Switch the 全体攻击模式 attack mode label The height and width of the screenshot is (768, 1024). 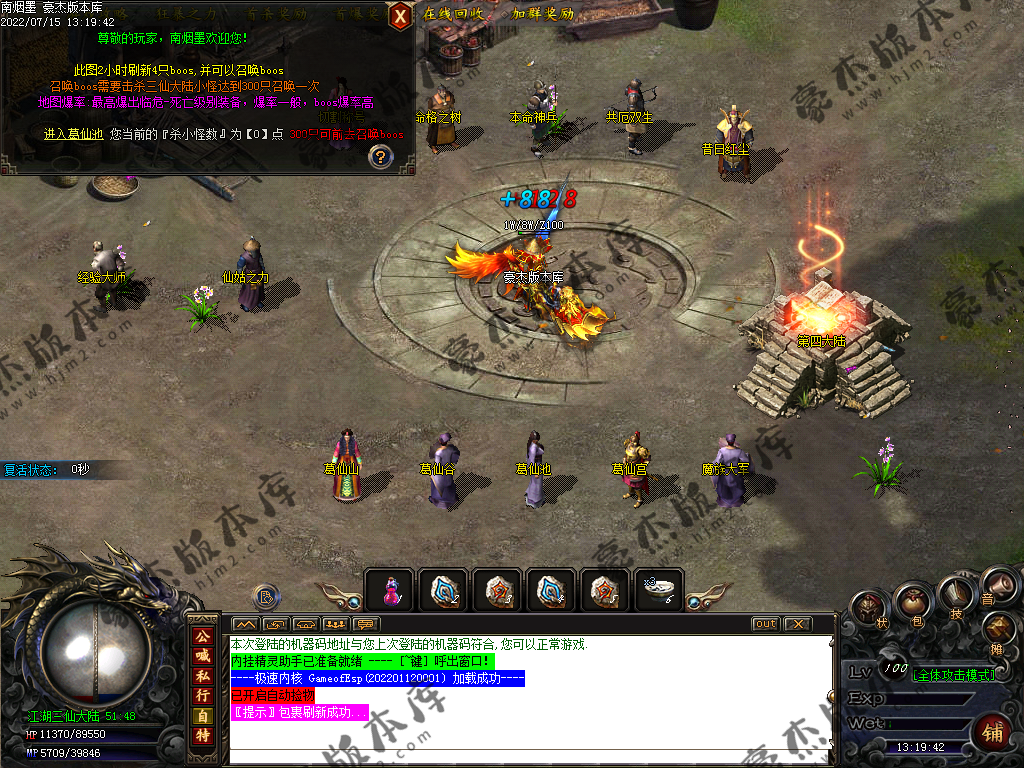tap(953, 675)
